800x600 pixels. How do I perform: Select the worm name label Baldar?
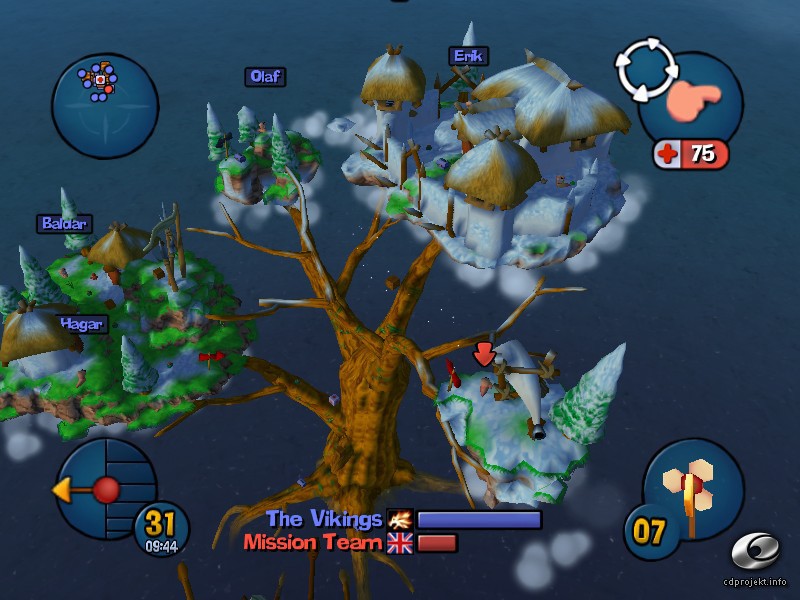point(64,224)
